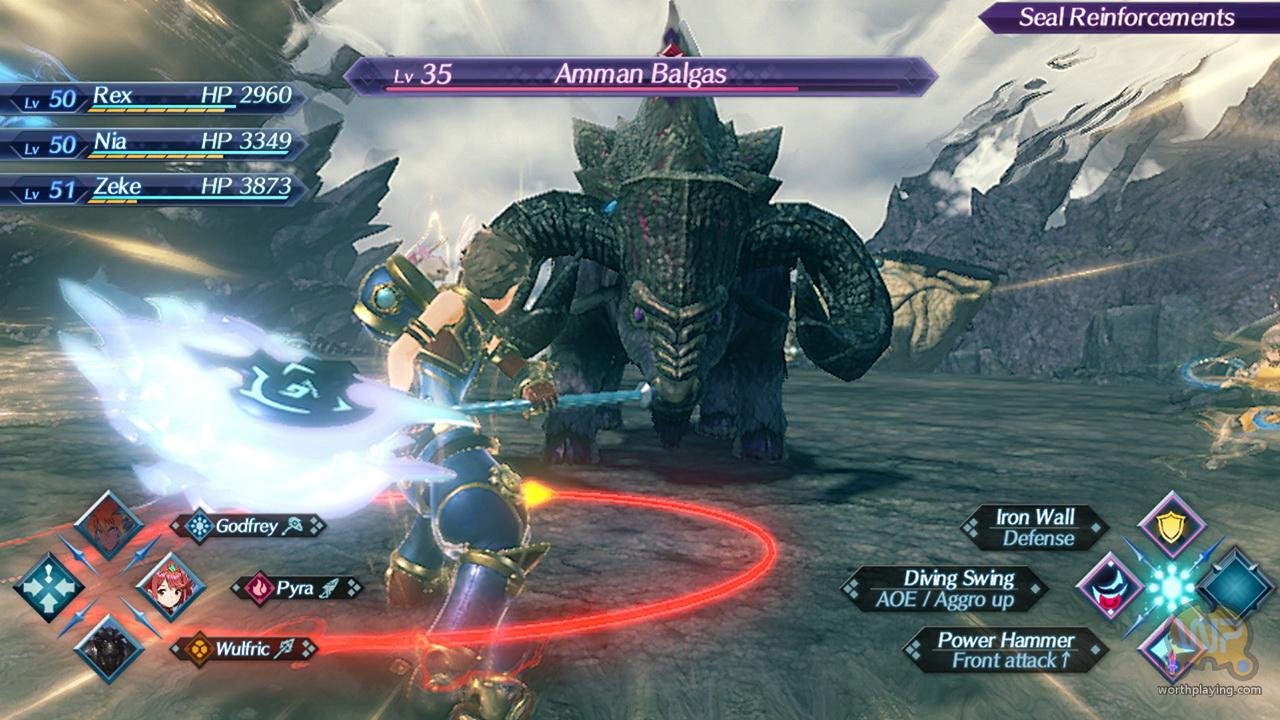Click the four-arrow diamond icon

tap(47, 586)
